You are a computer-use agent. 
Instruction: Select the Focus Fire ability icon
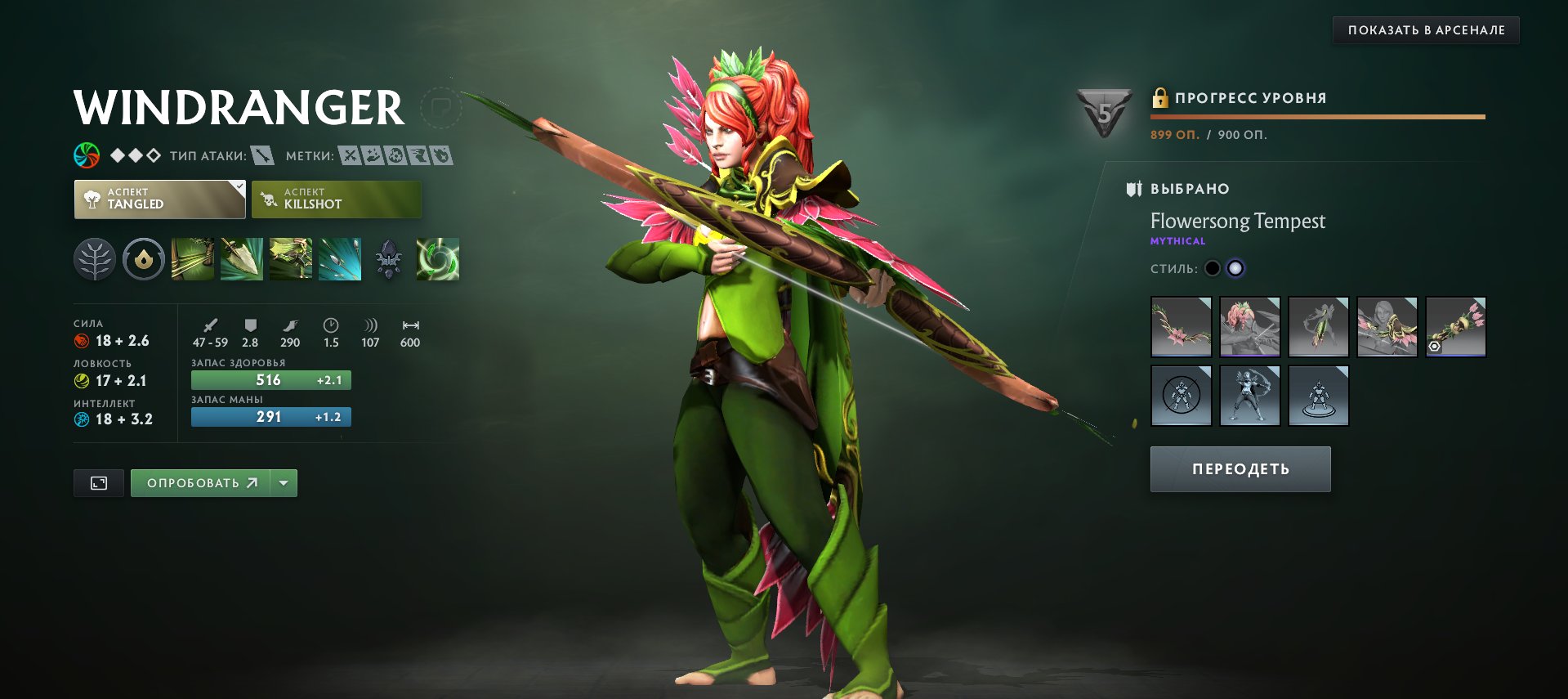tap(340, 260)
